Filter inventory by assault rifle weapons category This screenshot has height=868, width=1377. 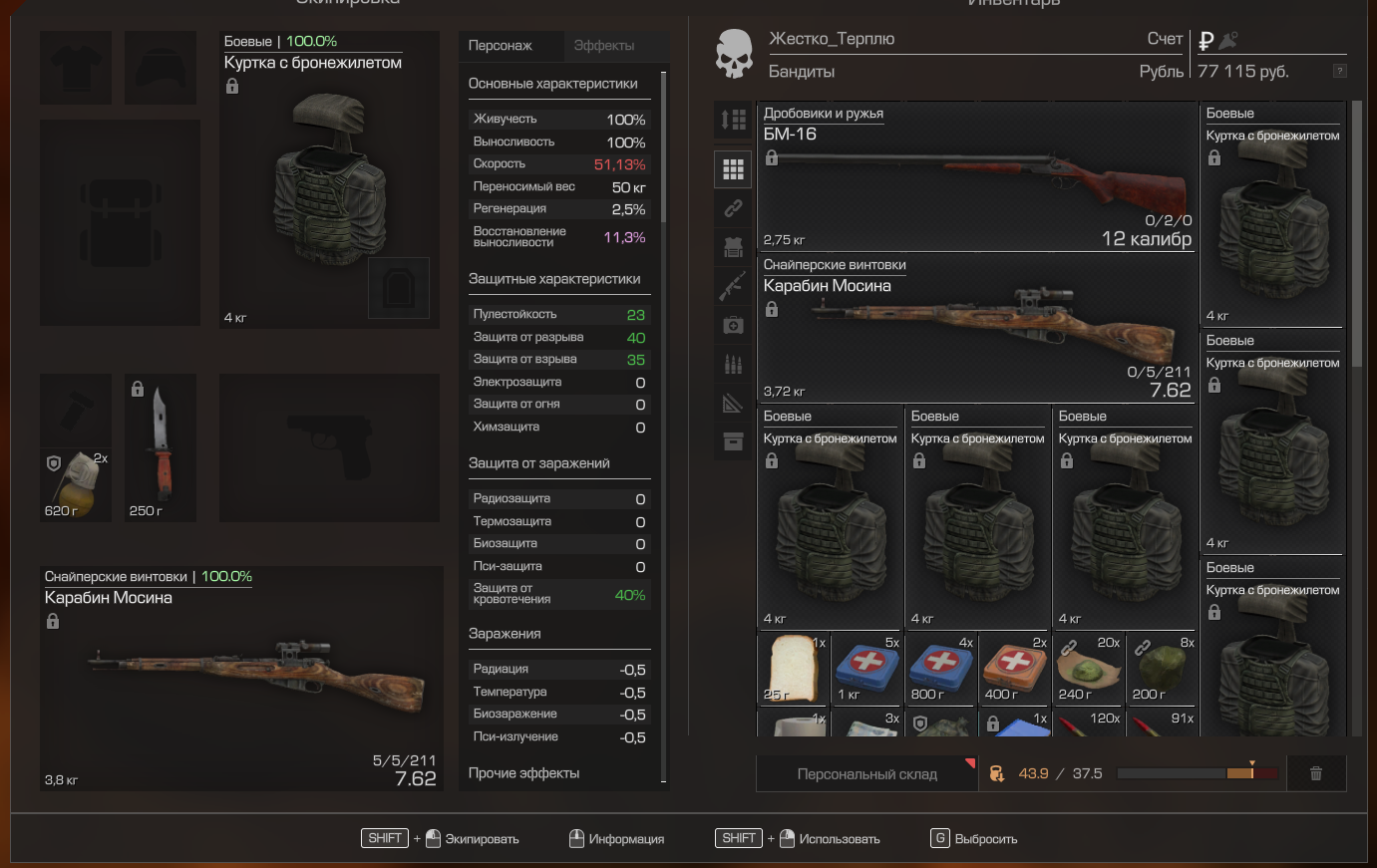pos(733,286)
